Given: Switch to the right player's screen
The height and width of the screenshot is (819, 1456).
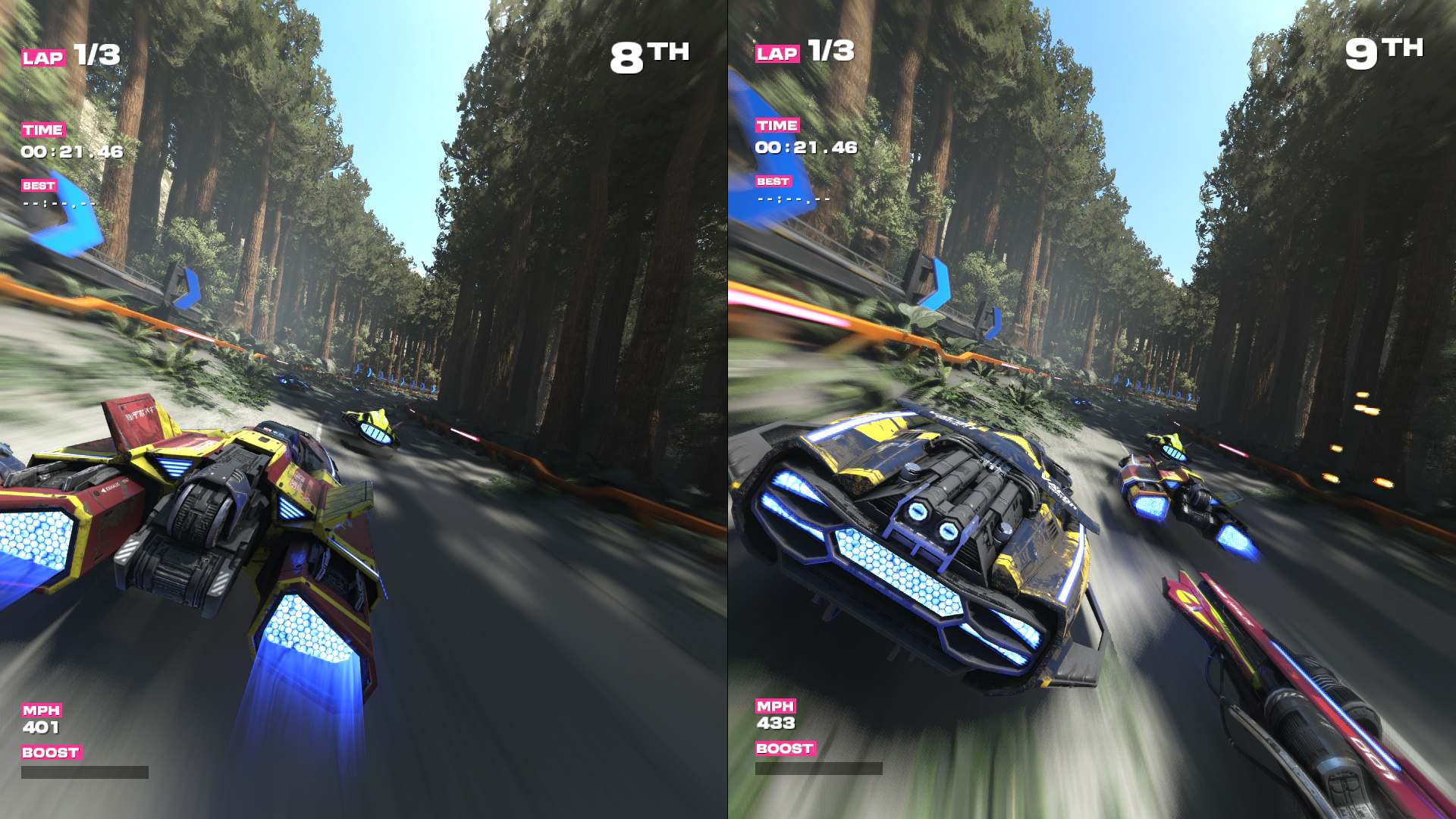Looking at the screenshot, I should [x=1092, y=409].
